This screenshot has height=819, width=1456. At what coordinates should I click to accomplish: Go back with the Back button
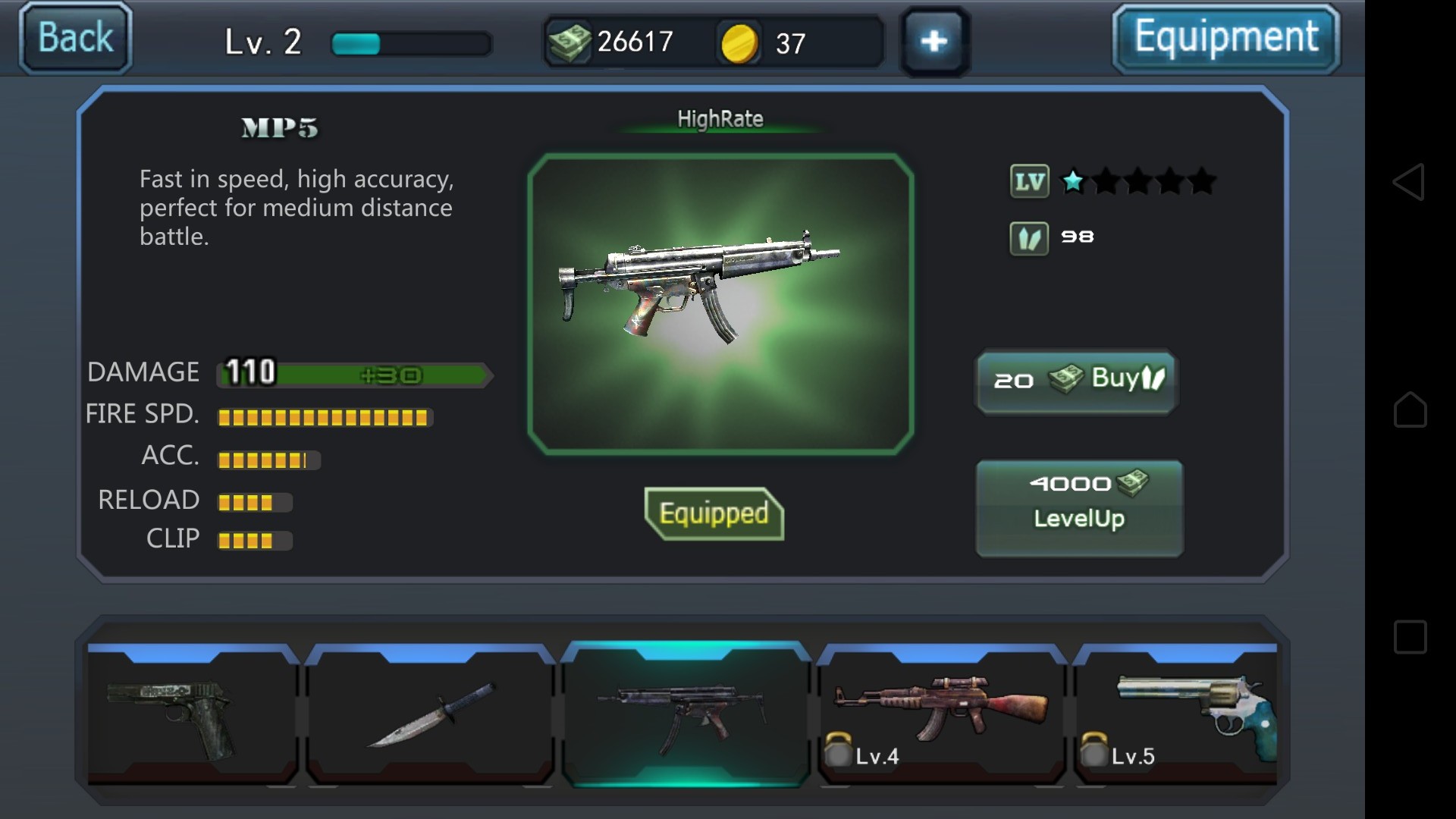click(x=75, y=38)
